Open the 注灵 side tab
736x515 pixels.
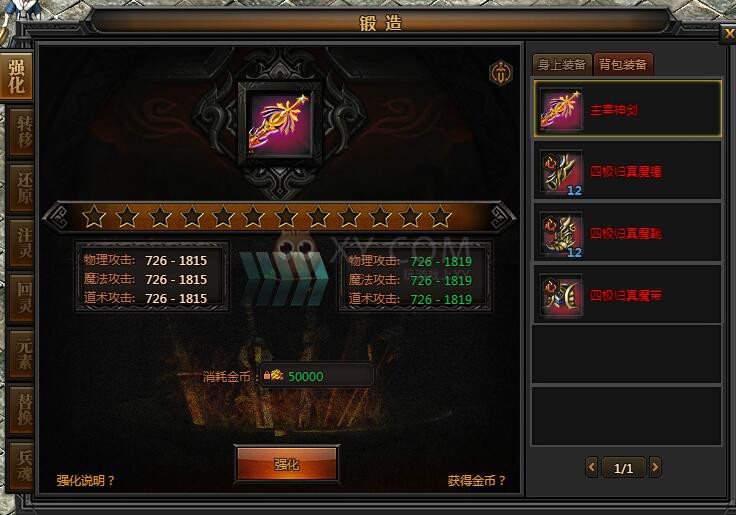[x=22, y=246]
